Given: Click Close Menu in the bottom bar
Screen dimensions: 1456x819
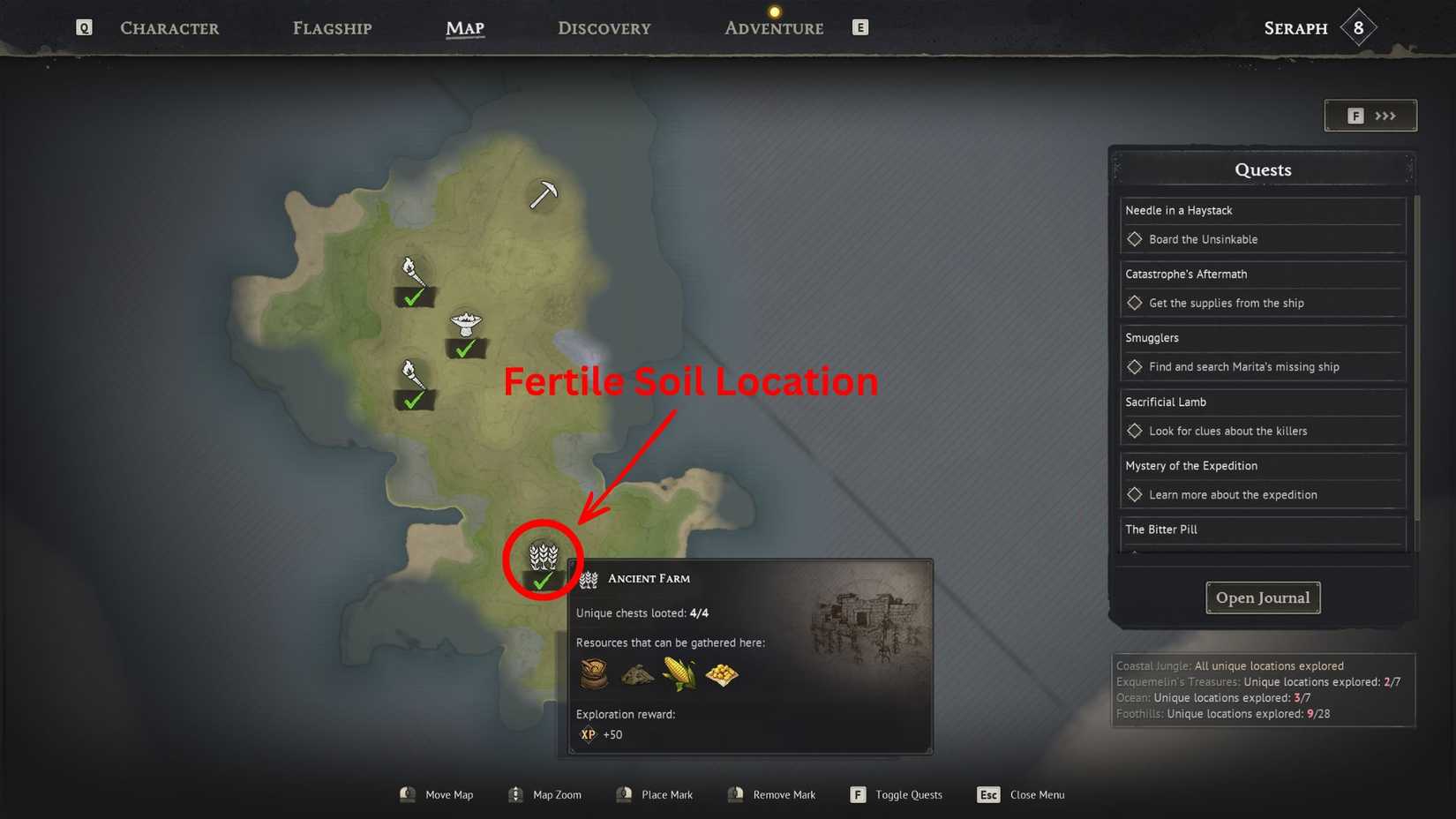Looking at the screenshot, I should pyautogui.click(x=1037, y=794).
